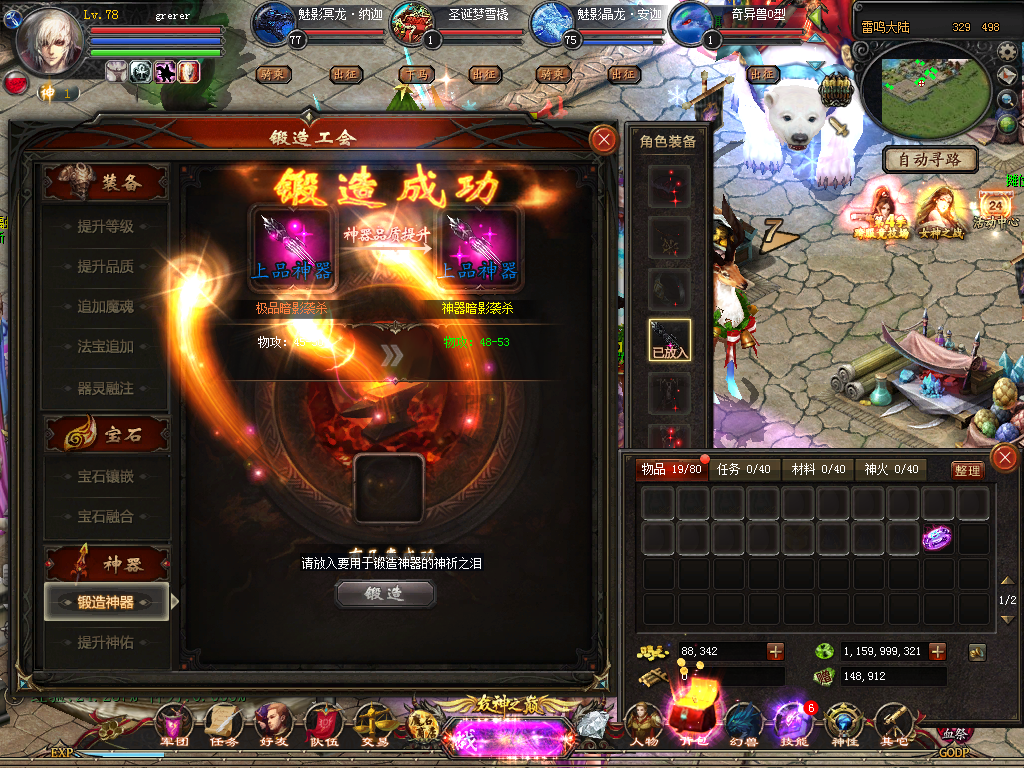The height and width of the screenshot is (768, 1024).
Task: Click the 已放入 equipped weapon slot
Action: (x=670, y=340)
